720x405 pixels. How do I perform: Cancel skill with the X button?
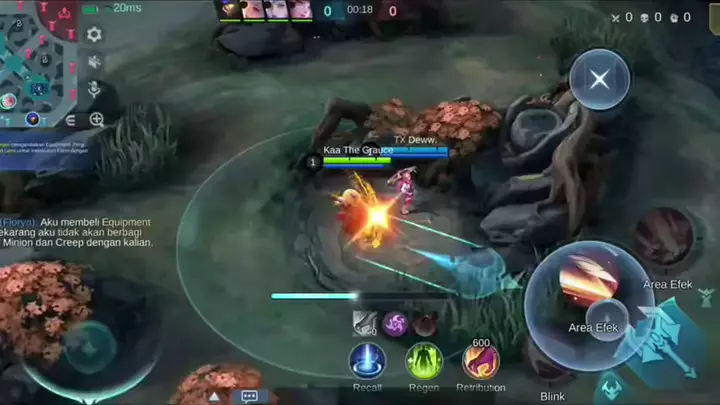[x=599, y=78]
